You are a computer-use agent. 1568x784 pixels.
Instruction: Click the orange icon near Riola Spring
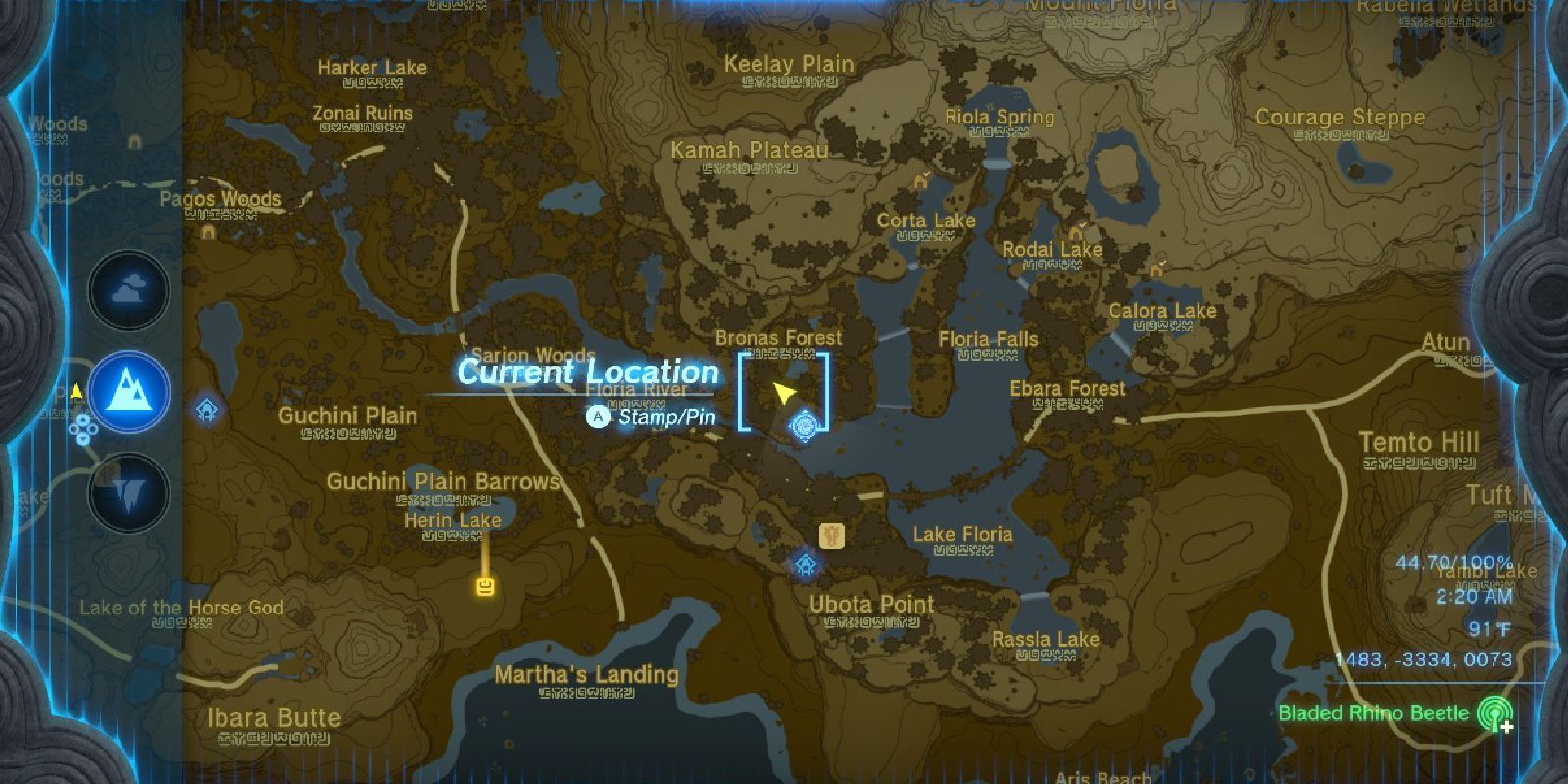pyautogui.click(x=920, y=181)
